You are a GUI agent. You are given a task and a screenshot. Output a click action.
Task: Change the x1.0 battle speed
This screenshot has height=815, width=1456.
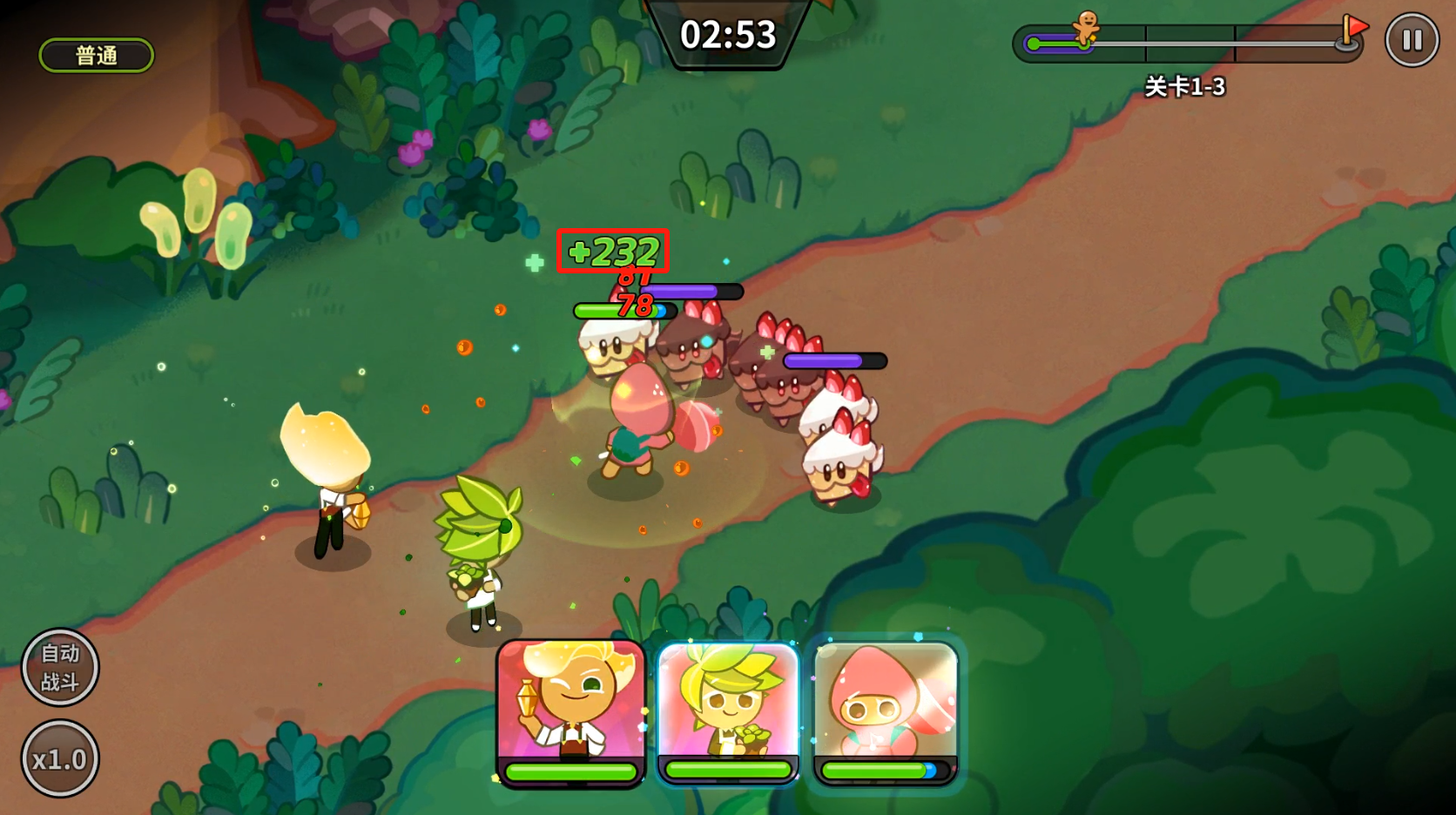(x=60, y=758)
